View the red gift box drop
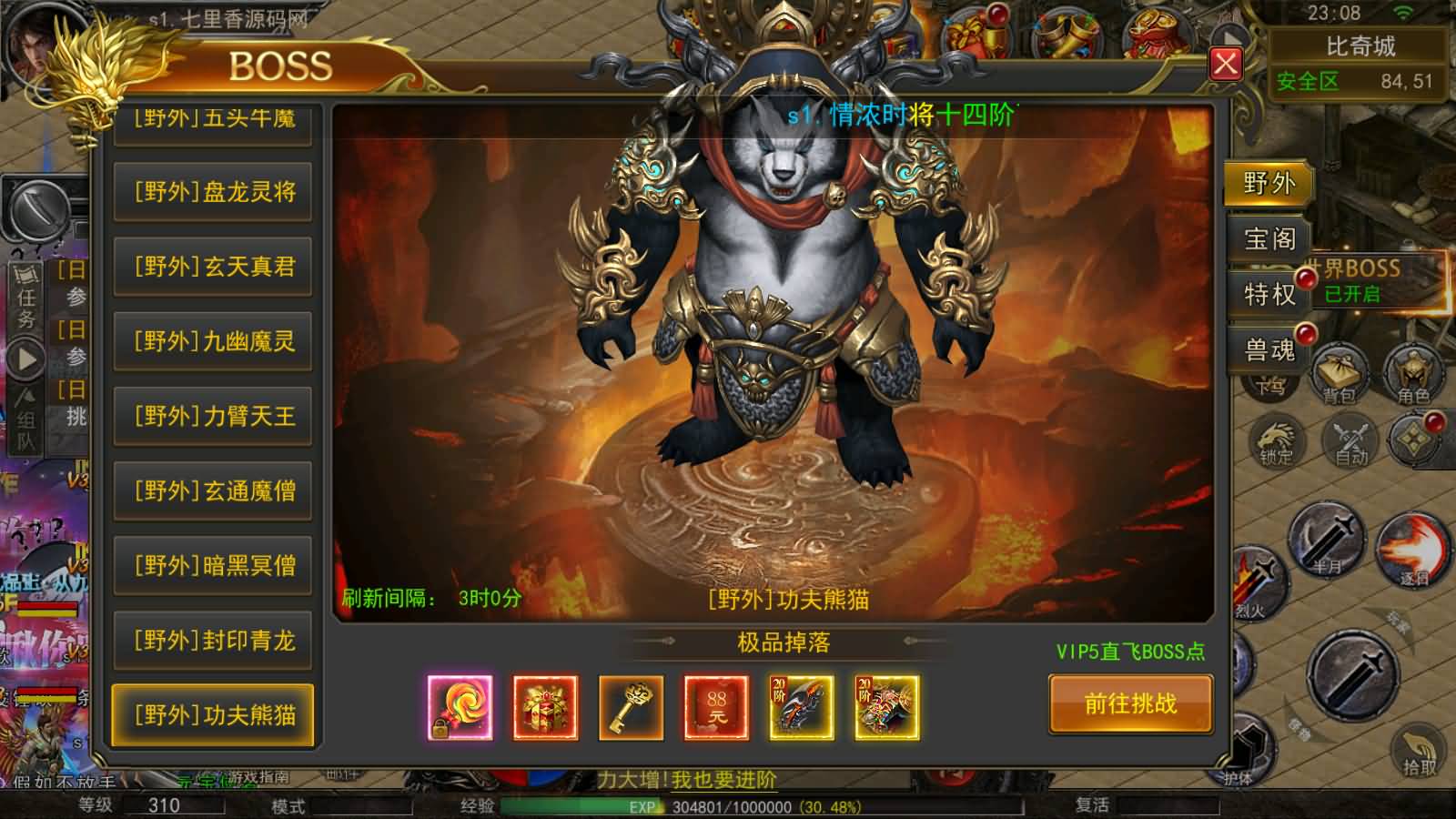The width and height of the screenshot is (1456, 819). (545, 707)
